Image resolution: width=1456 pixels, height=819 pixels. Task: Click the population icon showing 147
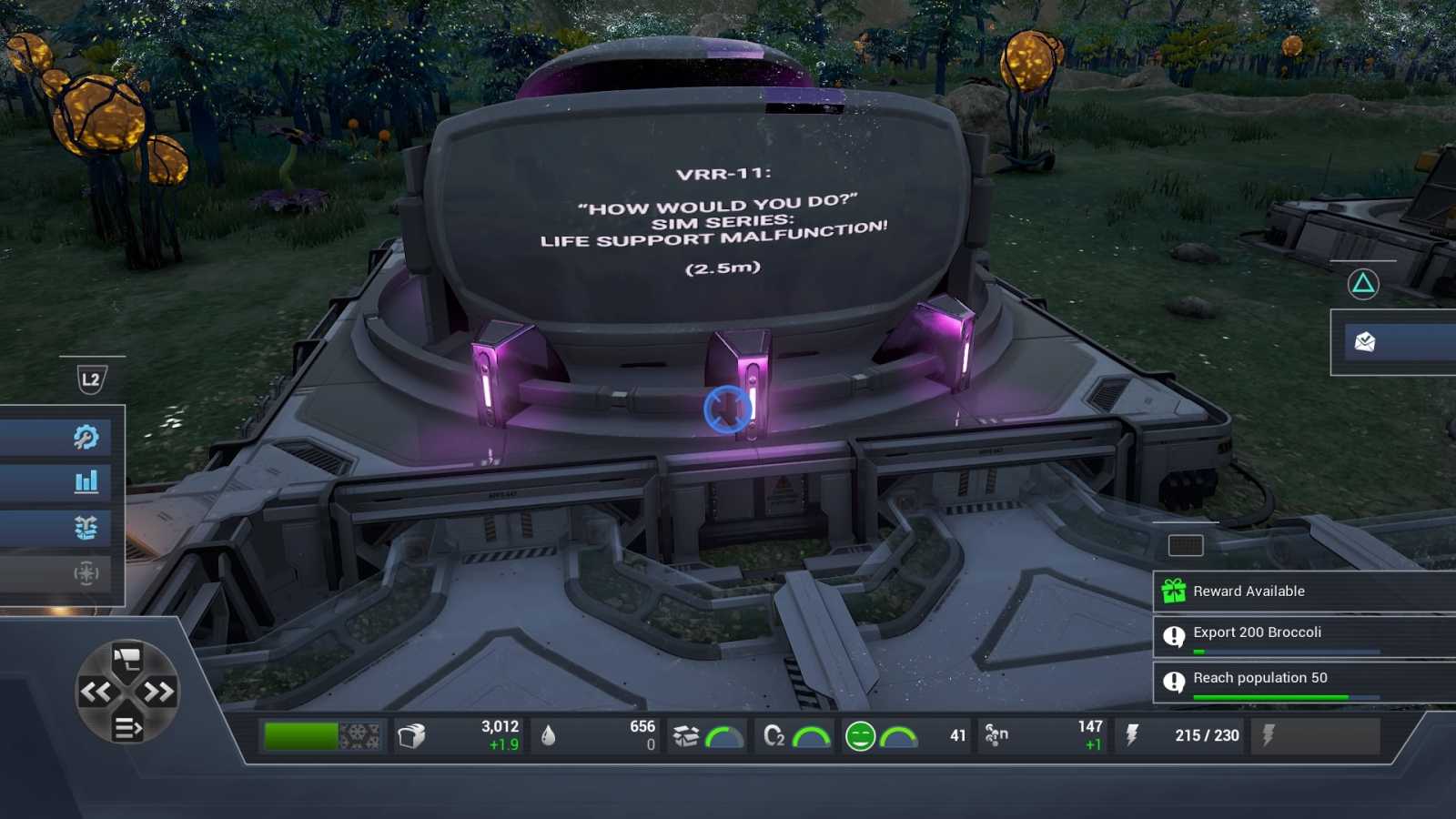pos(997,734)
